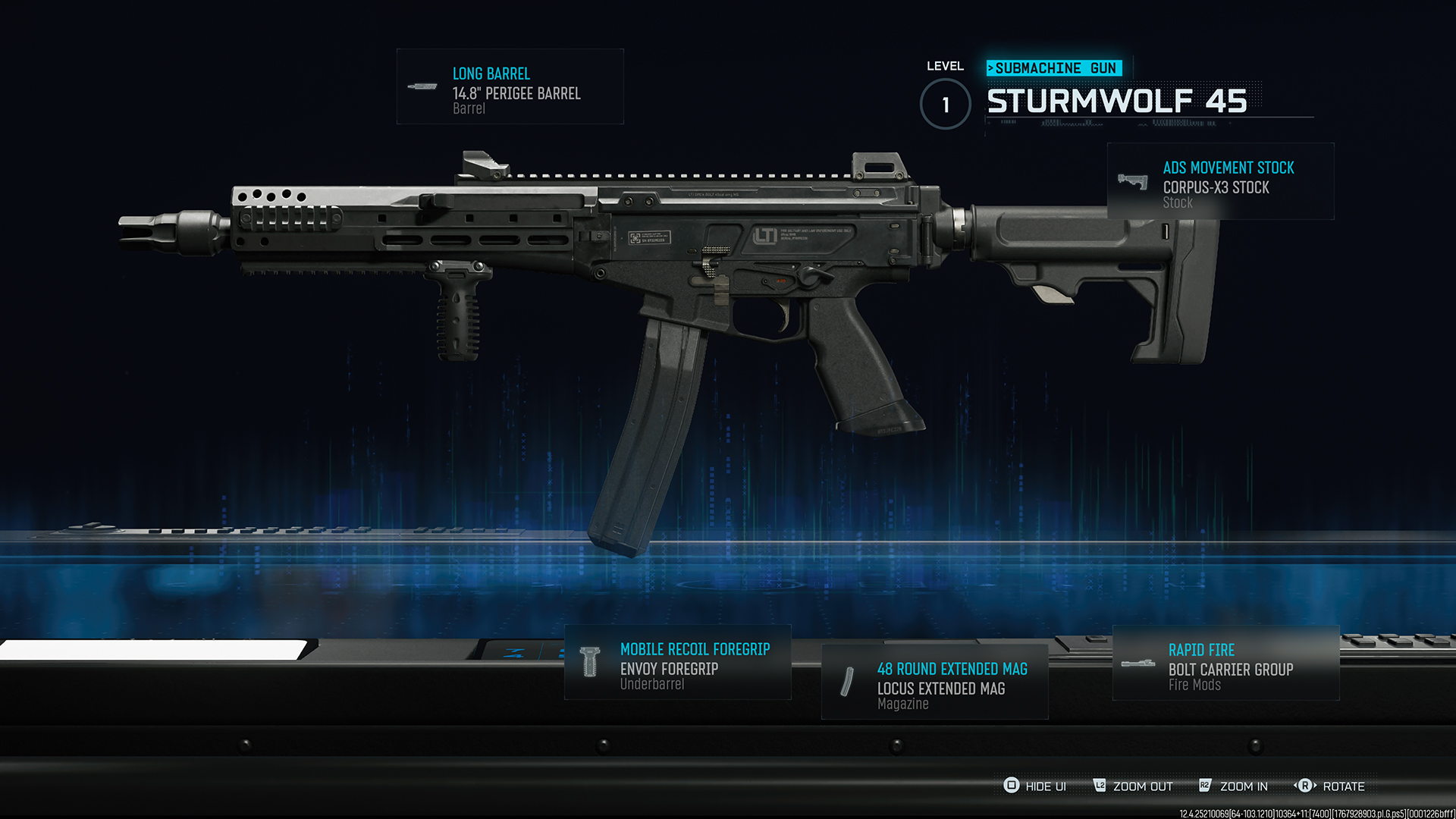
Task: Click the Level 1 progress circle
Action: tap(944, 105)
